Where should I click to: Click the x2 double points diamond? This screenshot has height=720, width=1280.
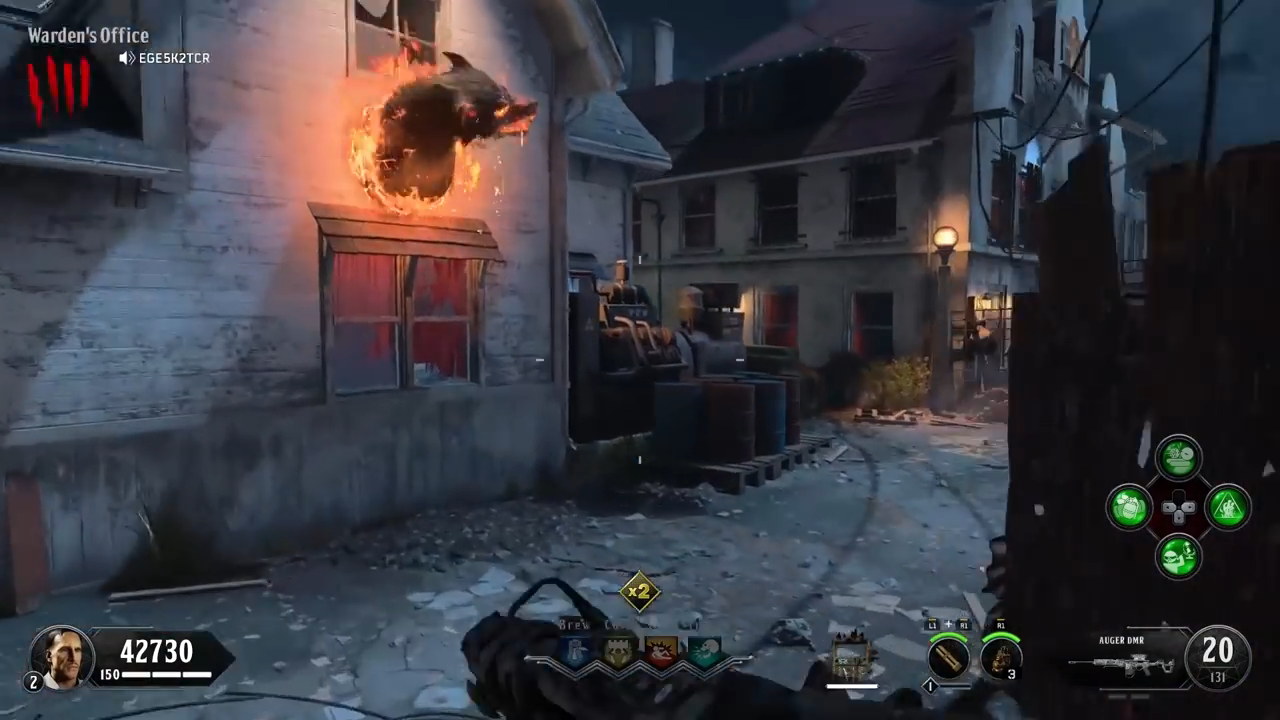[x=640, y=591]
